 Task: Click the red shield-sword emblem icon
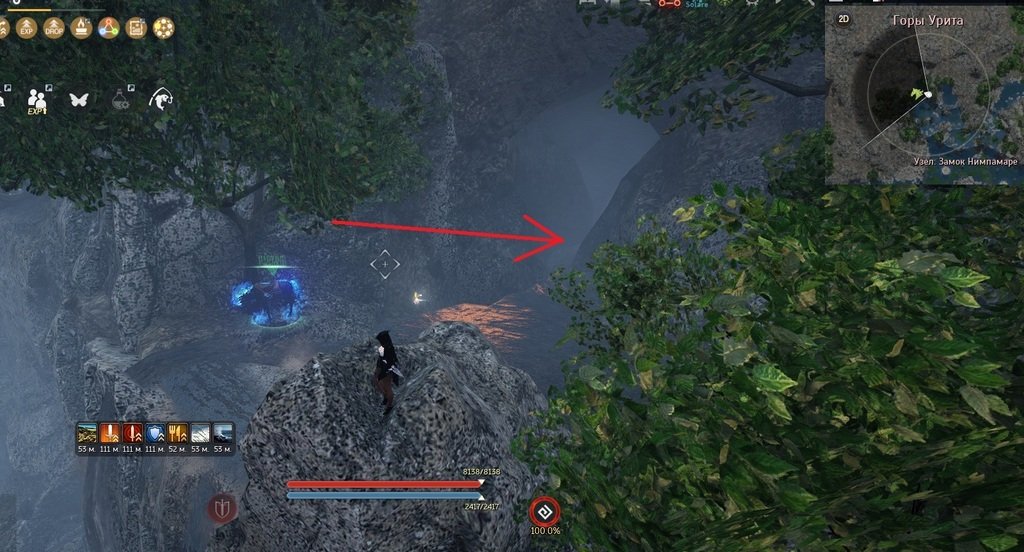[221, 509]
